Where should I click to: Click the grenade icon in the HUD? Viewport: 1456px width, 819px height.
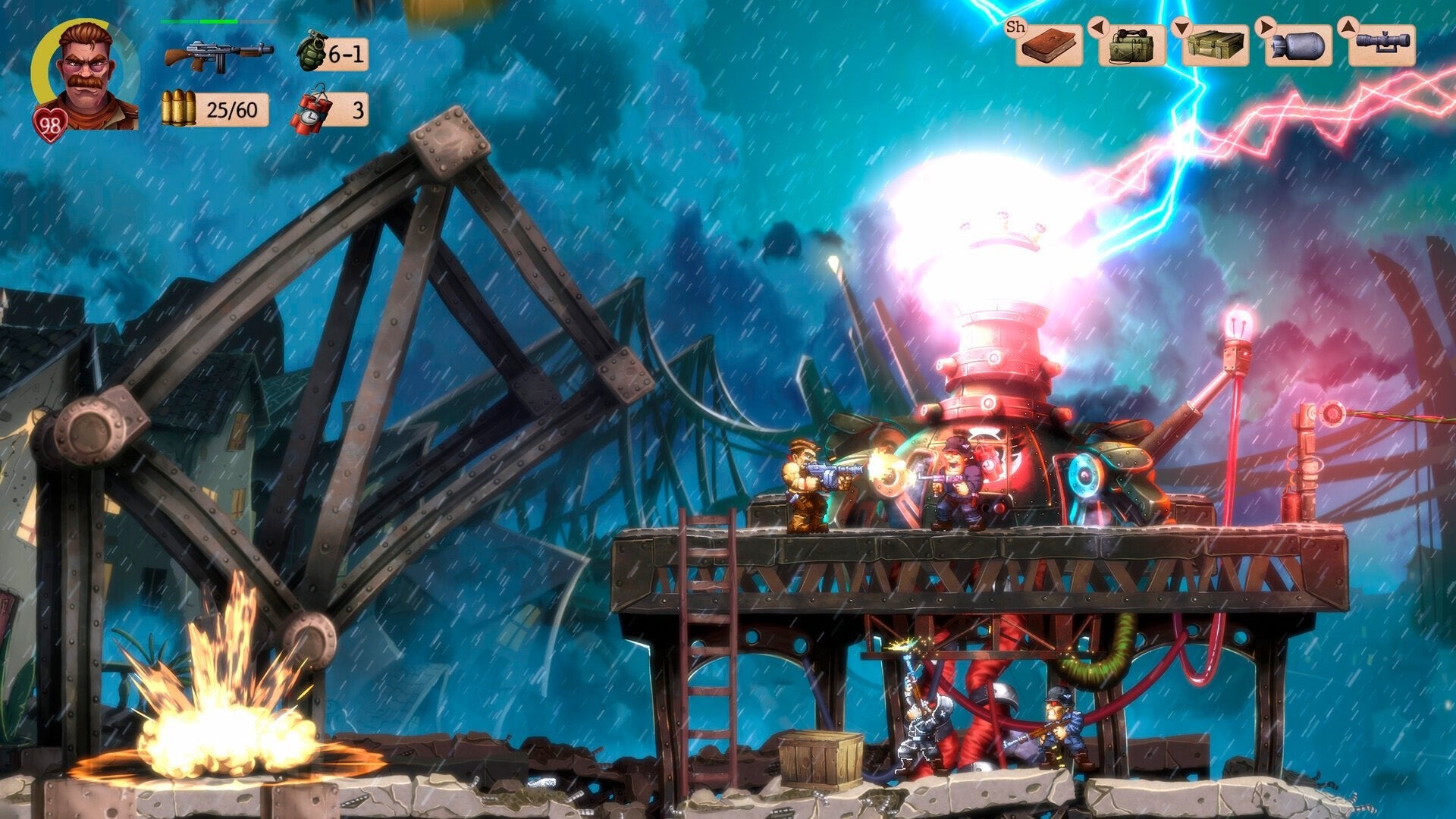click(314, 49)
